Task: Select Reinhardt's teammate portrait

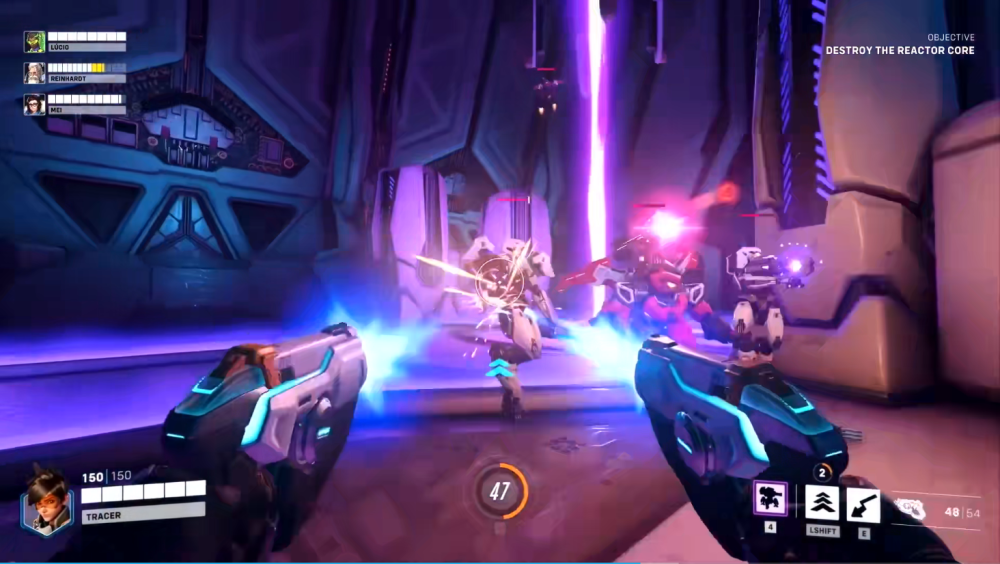Action: (x=34, y=73)
